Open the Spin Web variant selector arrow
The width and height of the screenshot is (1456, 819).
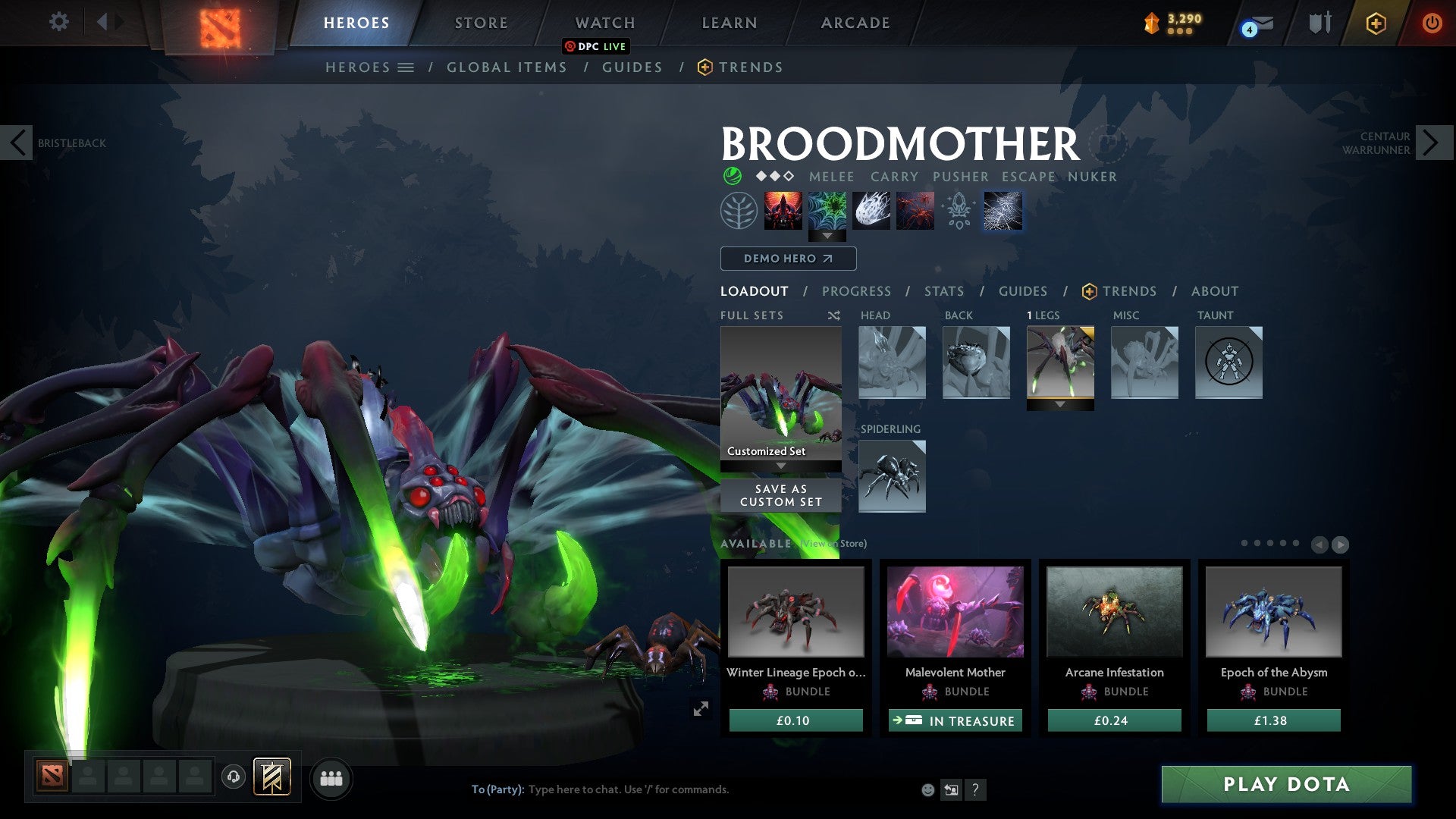pos(827,235)
